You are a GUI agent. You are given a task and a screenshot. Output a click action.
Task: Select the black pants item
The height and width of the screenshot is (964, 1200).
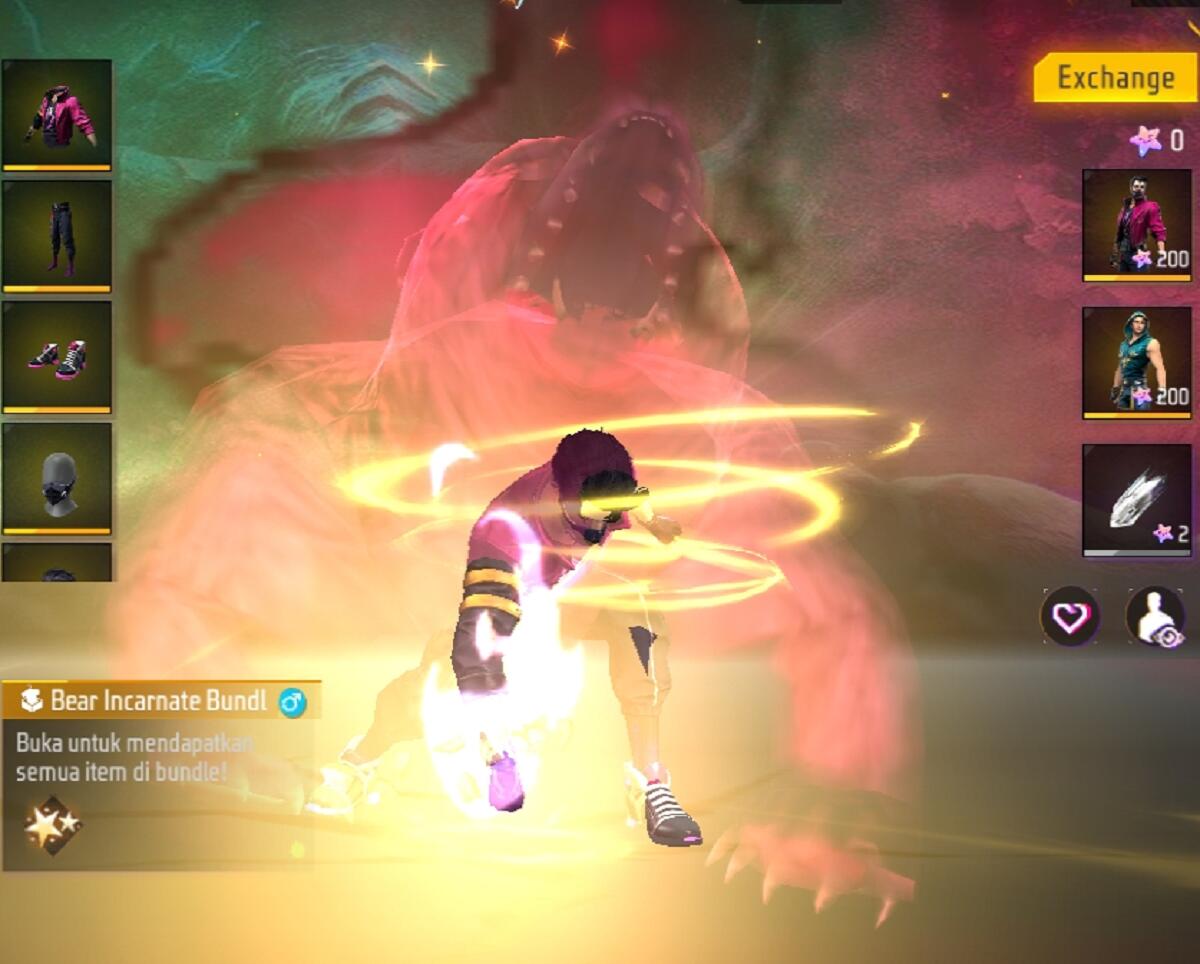(x=57, y=236)
